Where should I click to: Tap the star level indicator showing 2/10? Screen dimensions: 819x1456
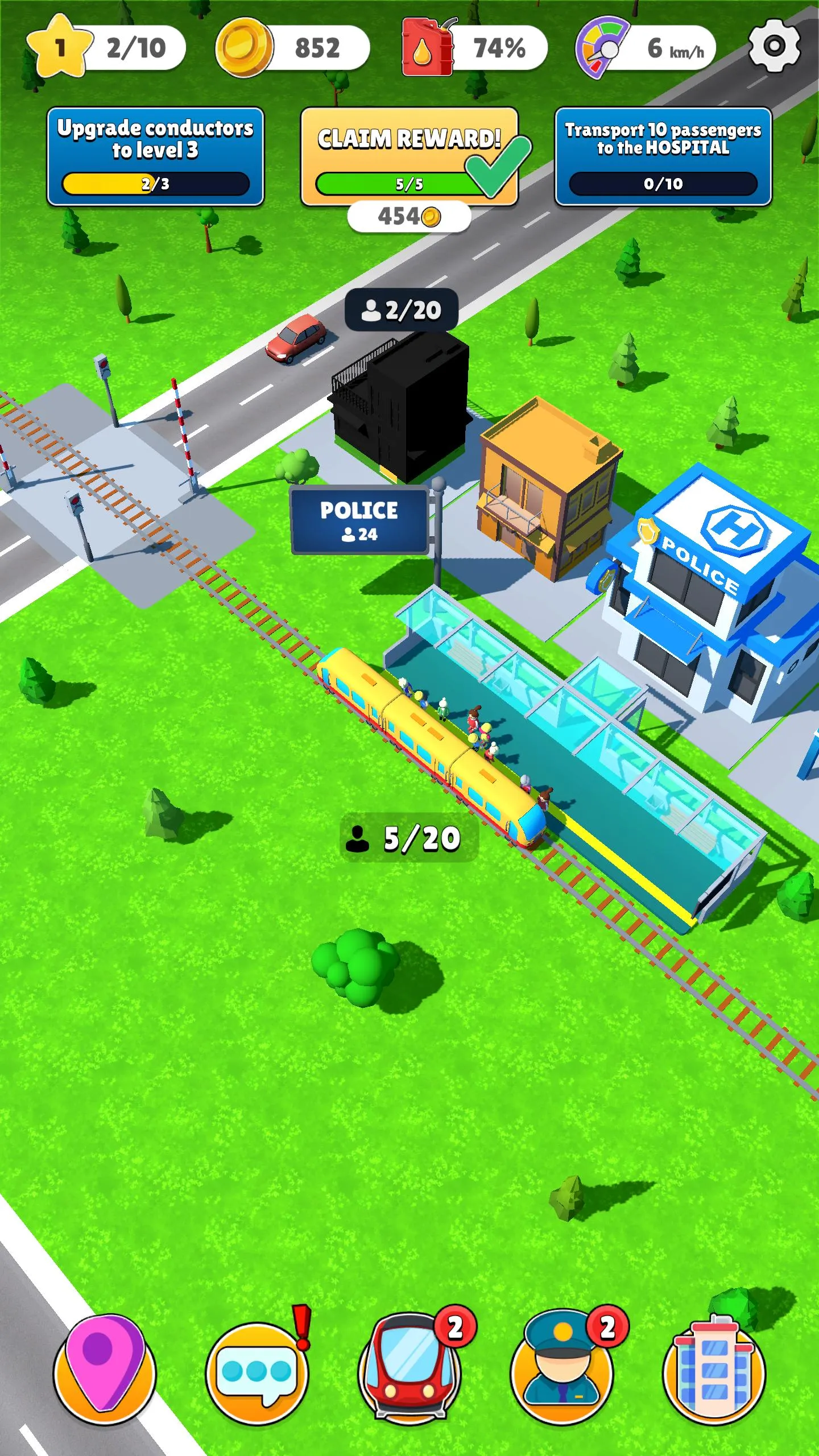click(x=102, y=48)
